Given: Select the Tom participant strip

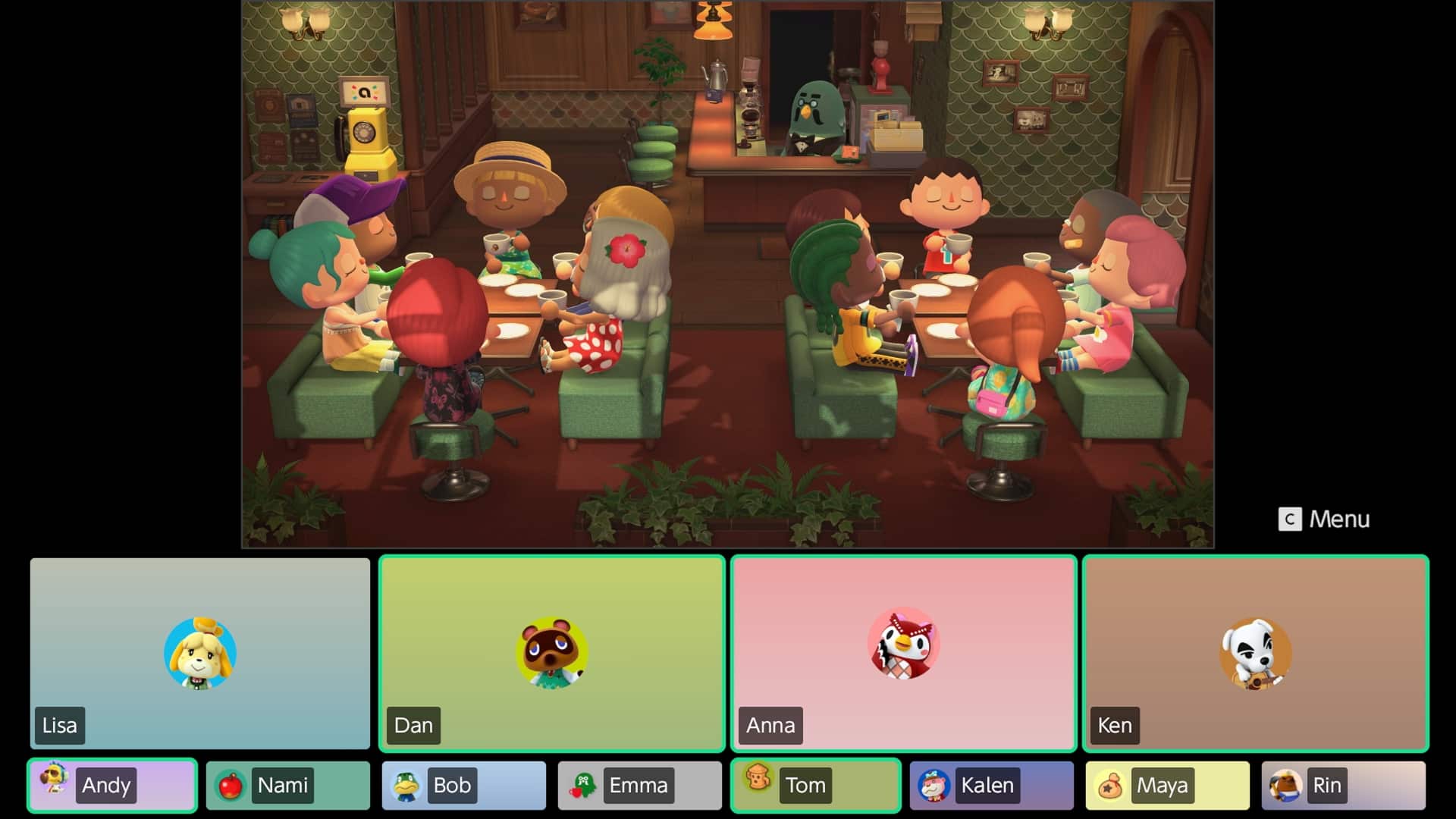Looking at the screenshot, I should [815, 786].
